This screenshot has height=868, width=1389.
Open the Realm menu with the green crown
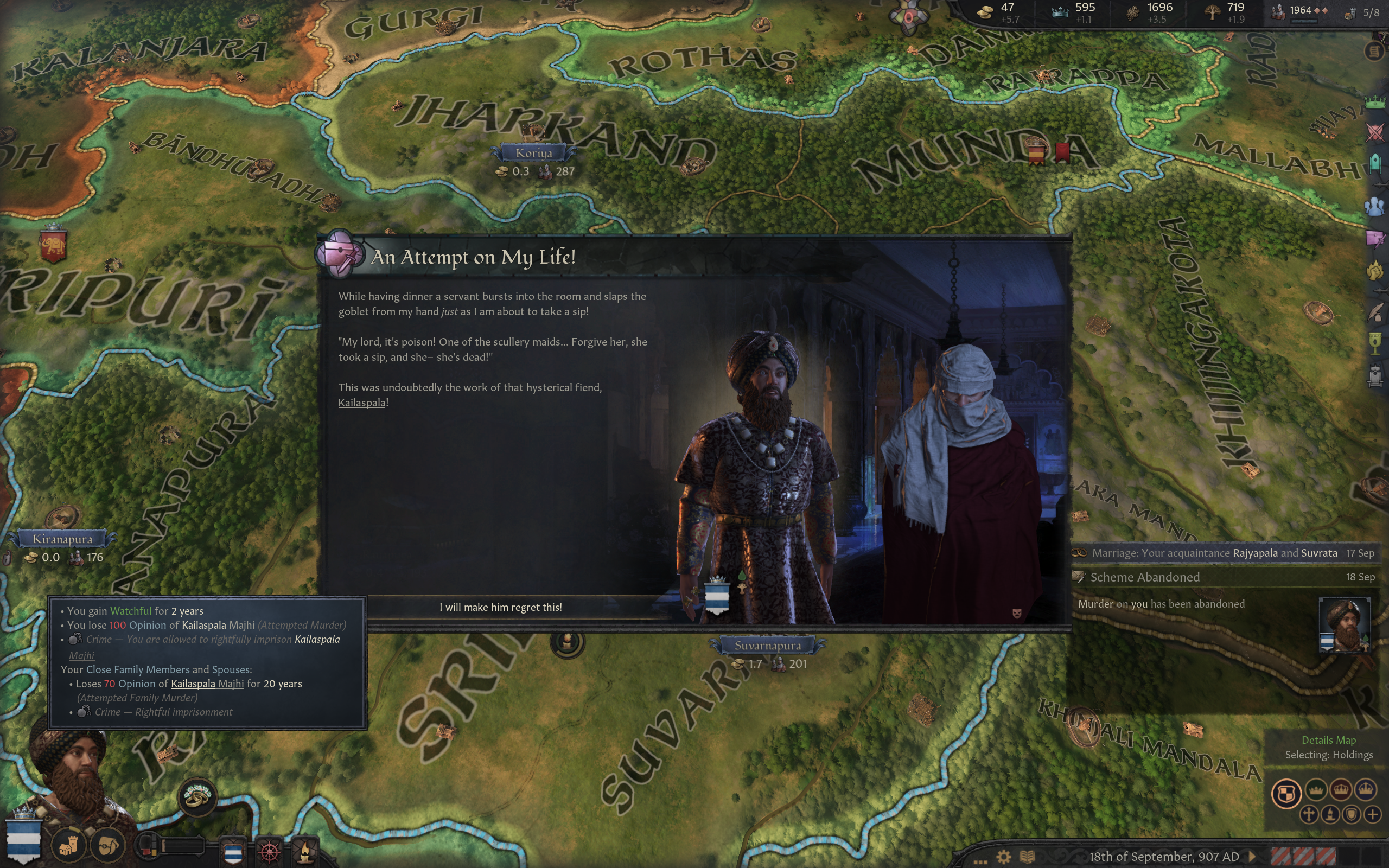pyautogui.click(x=1375, y=103)
